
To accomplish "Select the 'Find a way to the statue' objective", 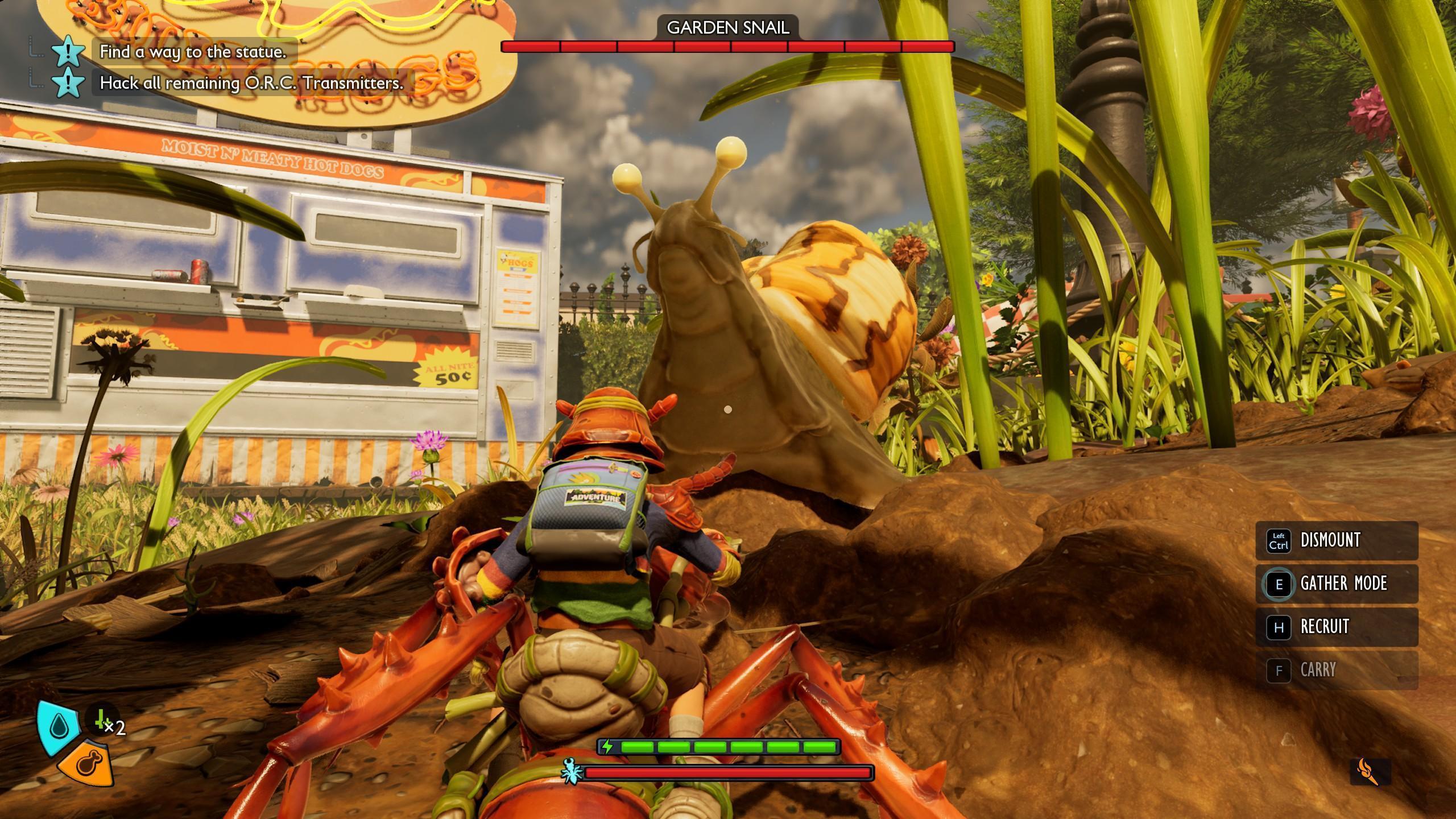I will 192,52.
